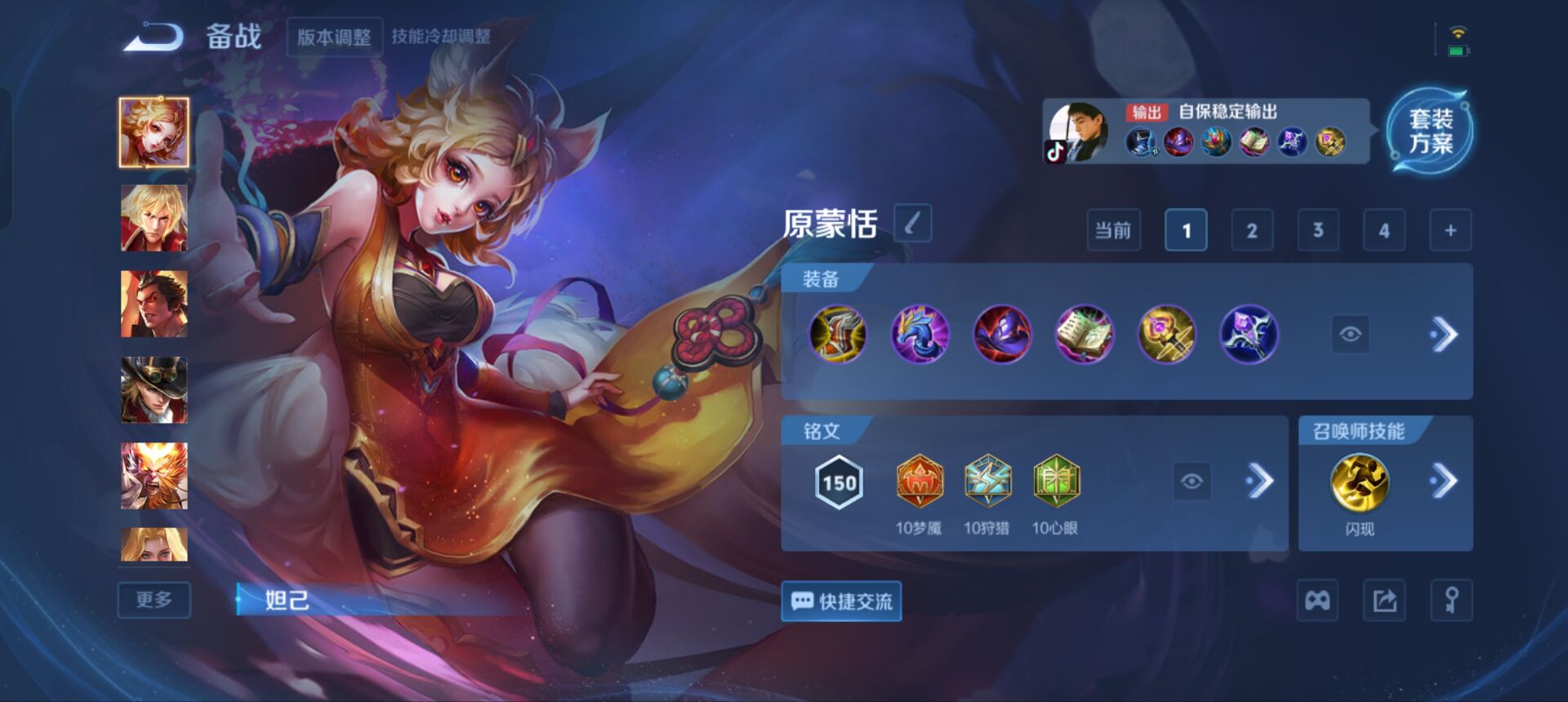Viewport: 1568px width, 702px height.
Task: Click the last purple equipment item icon
Action: click(1249, 335)
